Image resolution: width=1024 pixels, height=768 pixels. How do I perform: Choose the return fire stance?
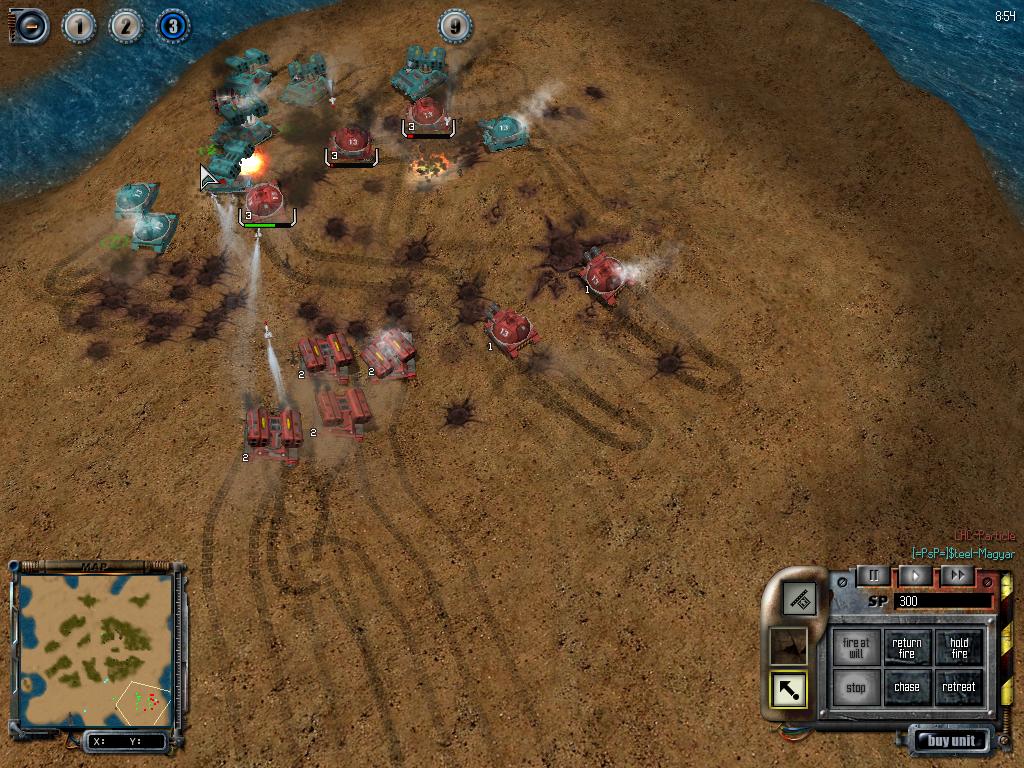907,648
